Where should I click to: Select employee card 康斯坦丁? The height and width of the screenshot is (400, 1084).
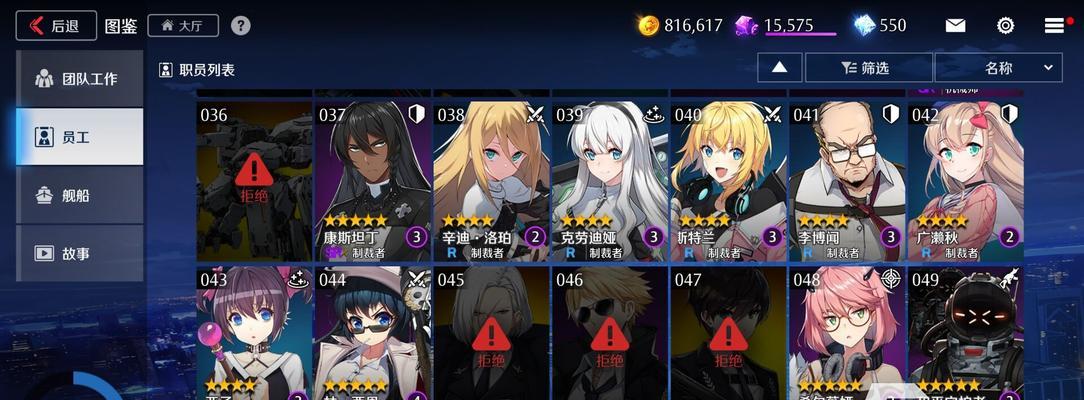[372, 180]
